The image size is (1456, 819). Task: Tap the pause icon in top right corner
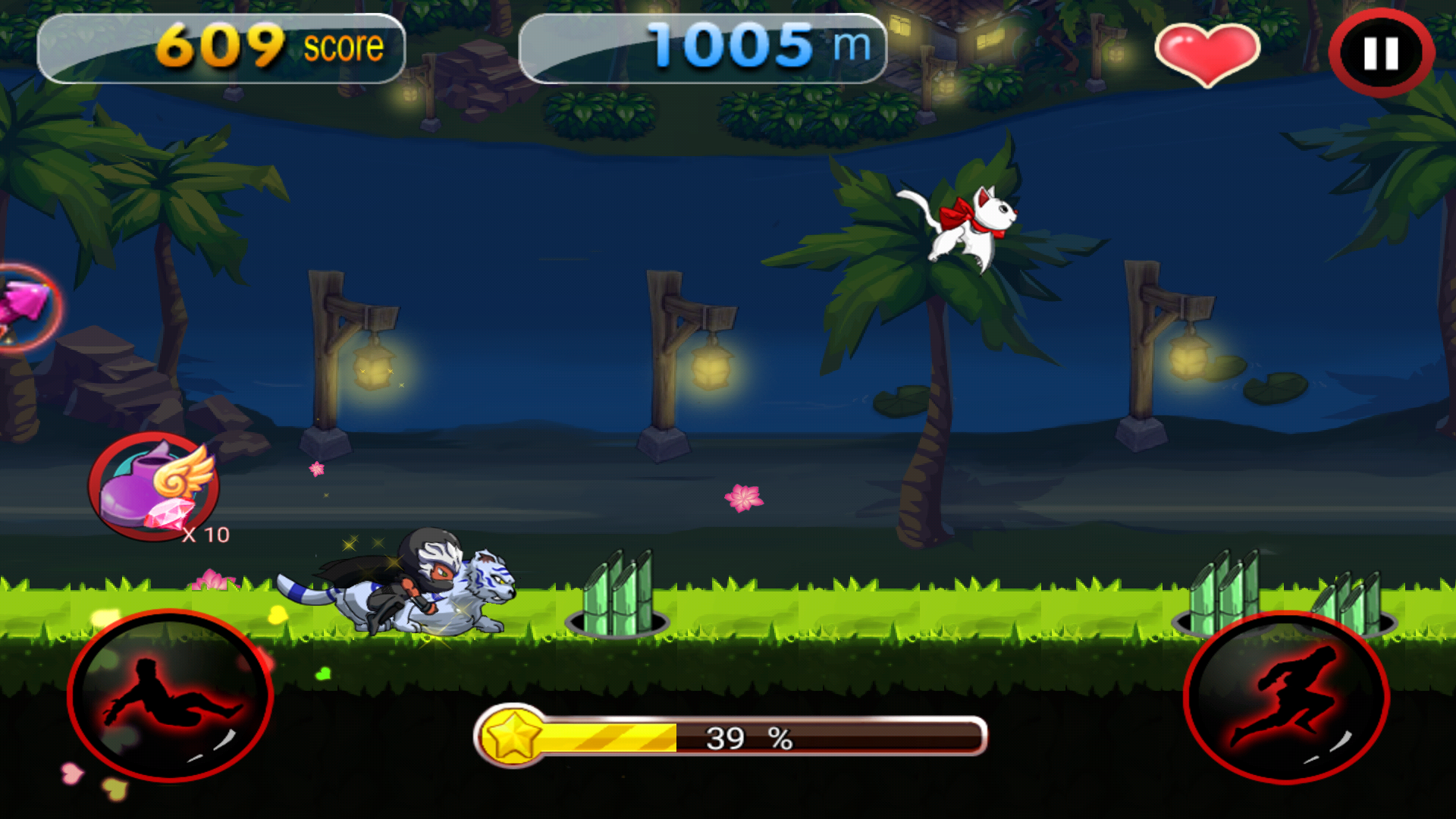tap(1380, 51)
